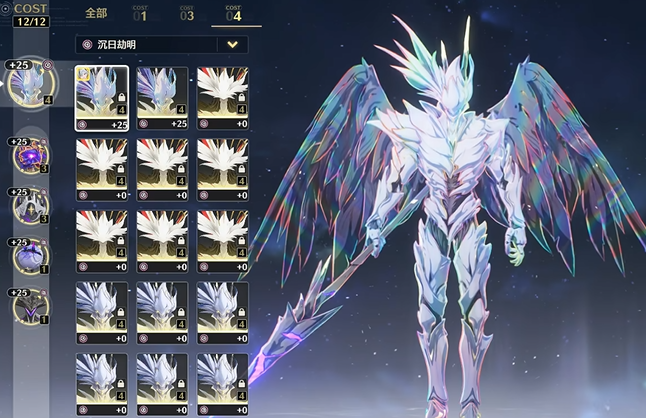Select the COST 03 filter tab
The height and width of the screenshot is (418, 646).
coord(187,14)
